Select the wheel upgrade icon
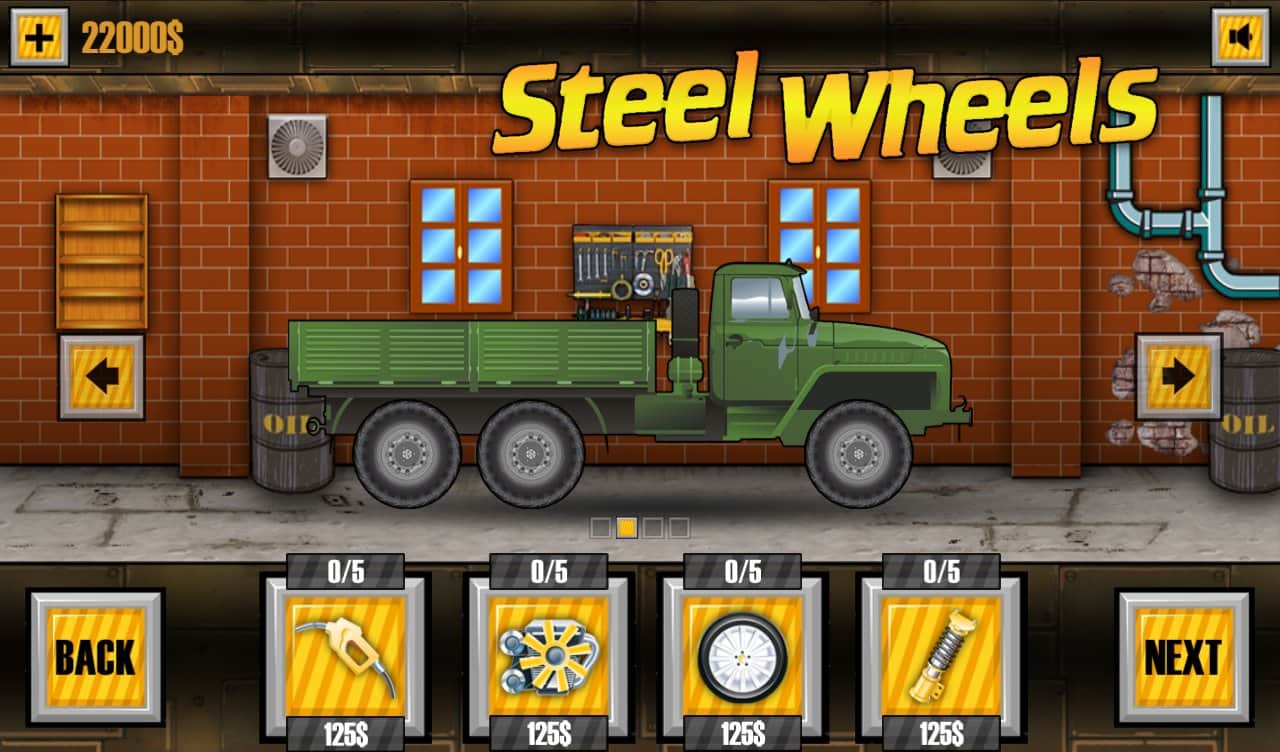The height and width of the screenshot is (752, 1280). tap(742, 652)
